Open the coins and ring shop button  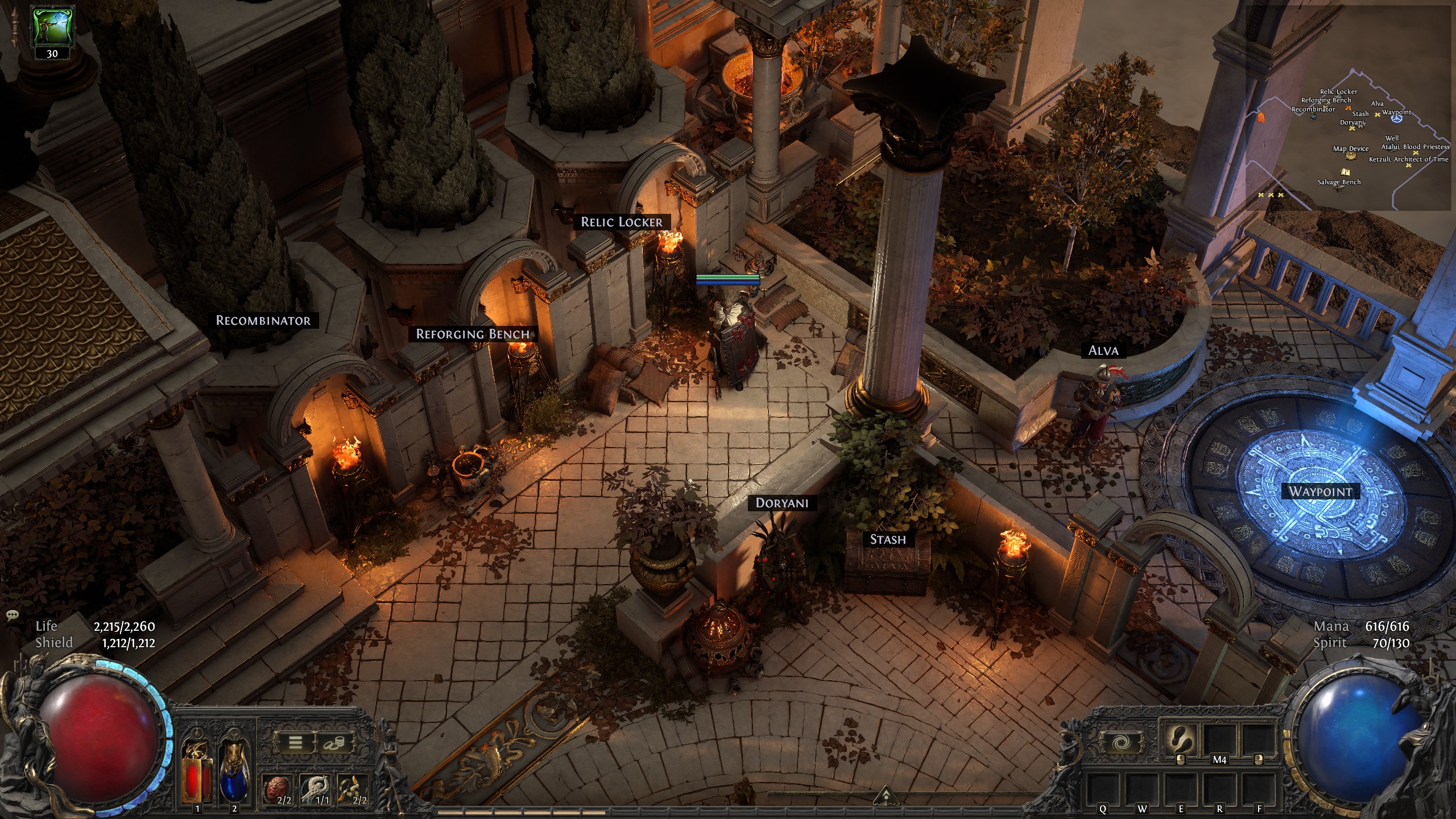point(333,742)
